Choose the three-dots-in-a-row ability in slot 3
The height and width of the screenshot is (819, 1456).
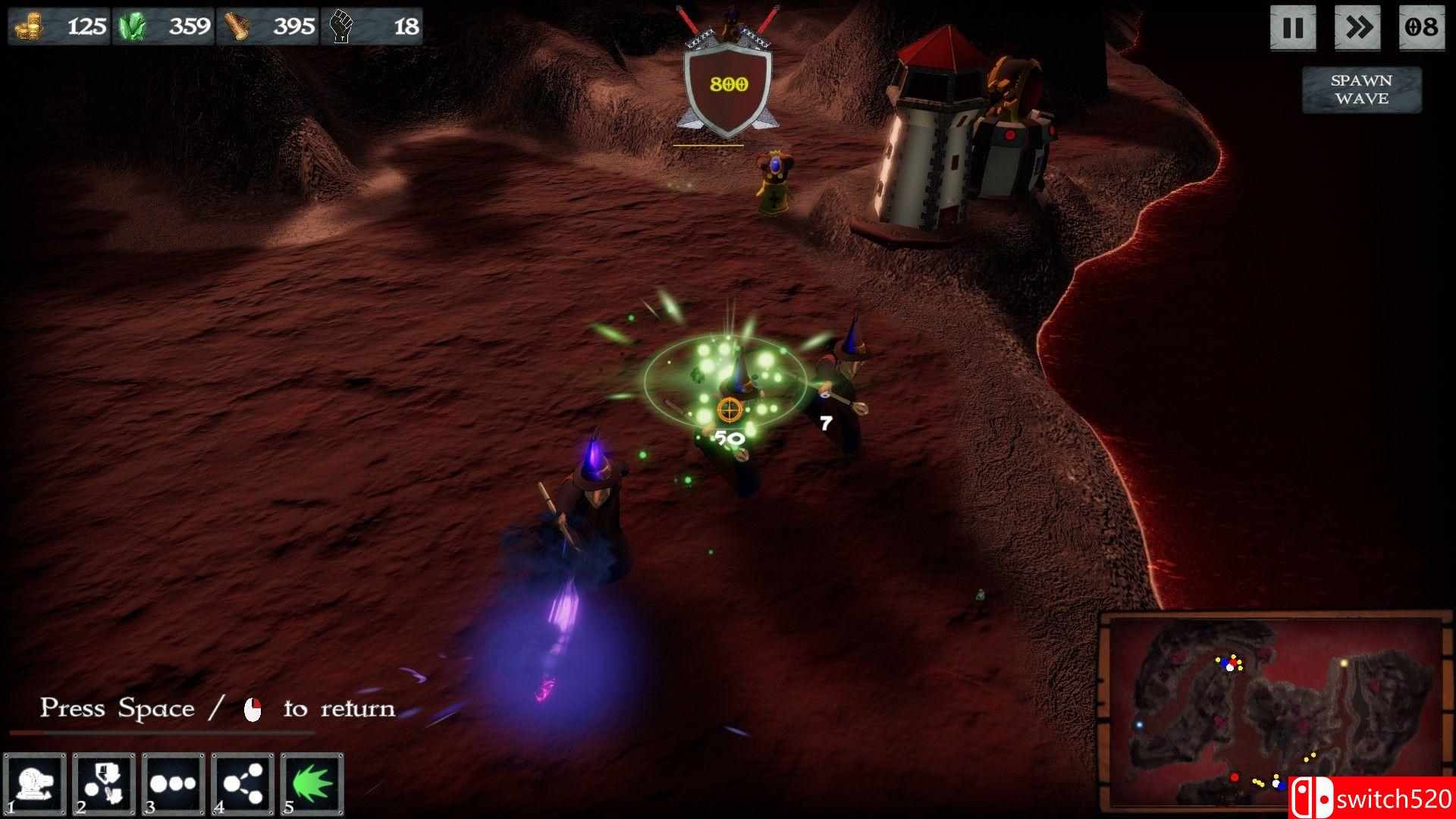(x=173, y=784)
